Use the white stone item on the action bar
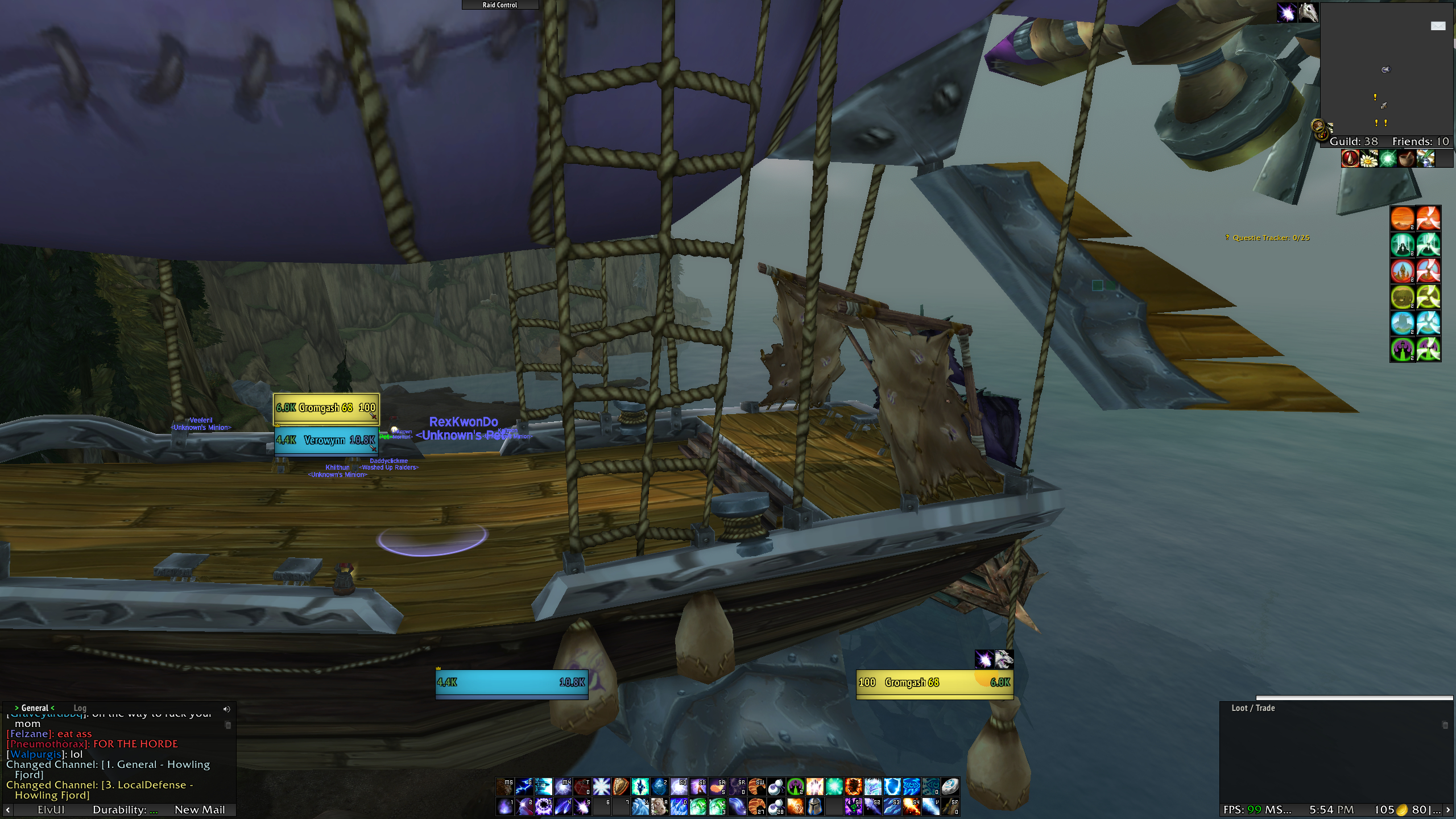 click(x=950, y=787)
